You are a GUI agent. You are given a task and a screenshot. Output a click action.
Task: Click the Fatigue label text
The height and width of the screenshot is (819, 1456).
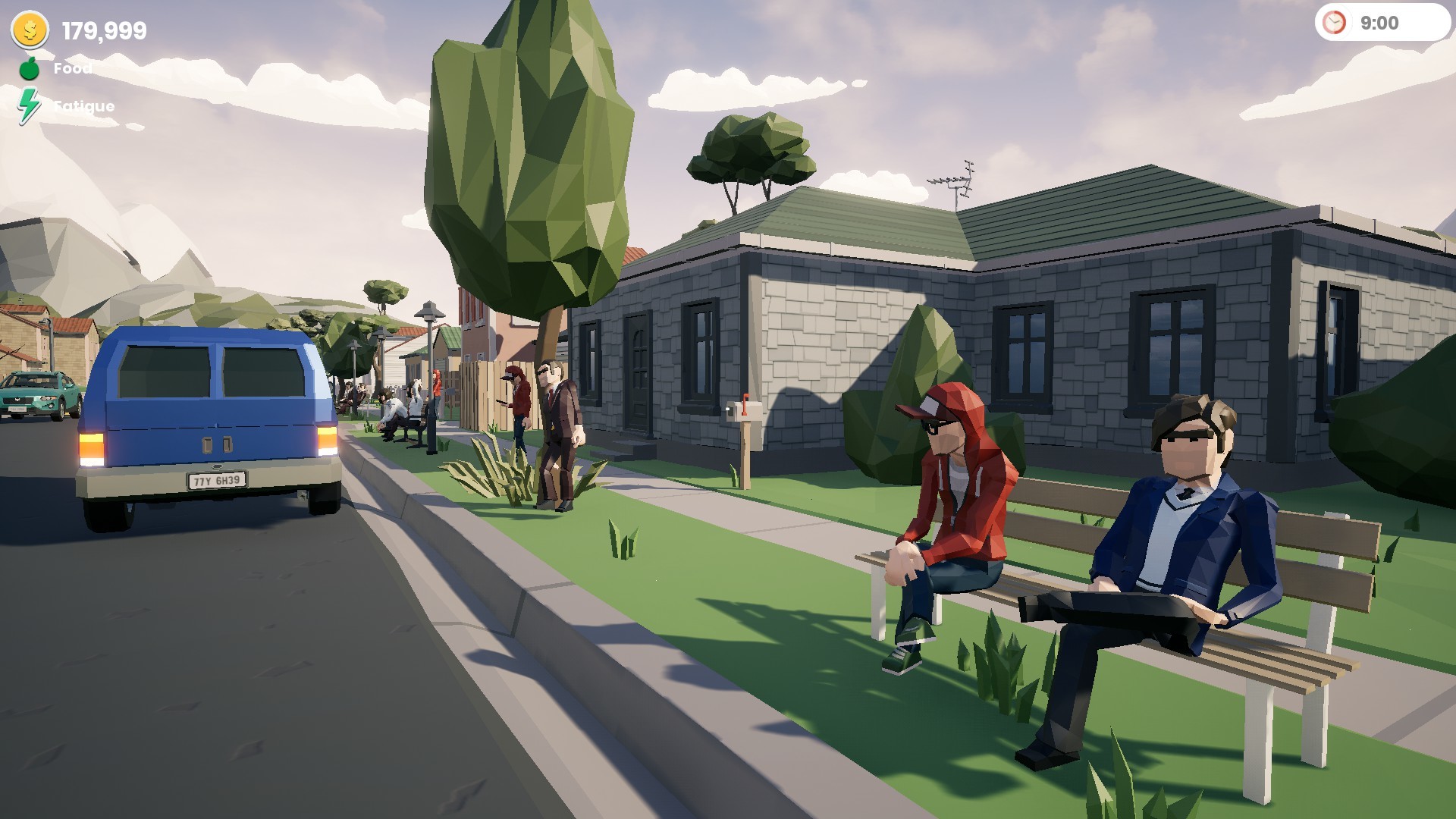[x=83, y=106]
